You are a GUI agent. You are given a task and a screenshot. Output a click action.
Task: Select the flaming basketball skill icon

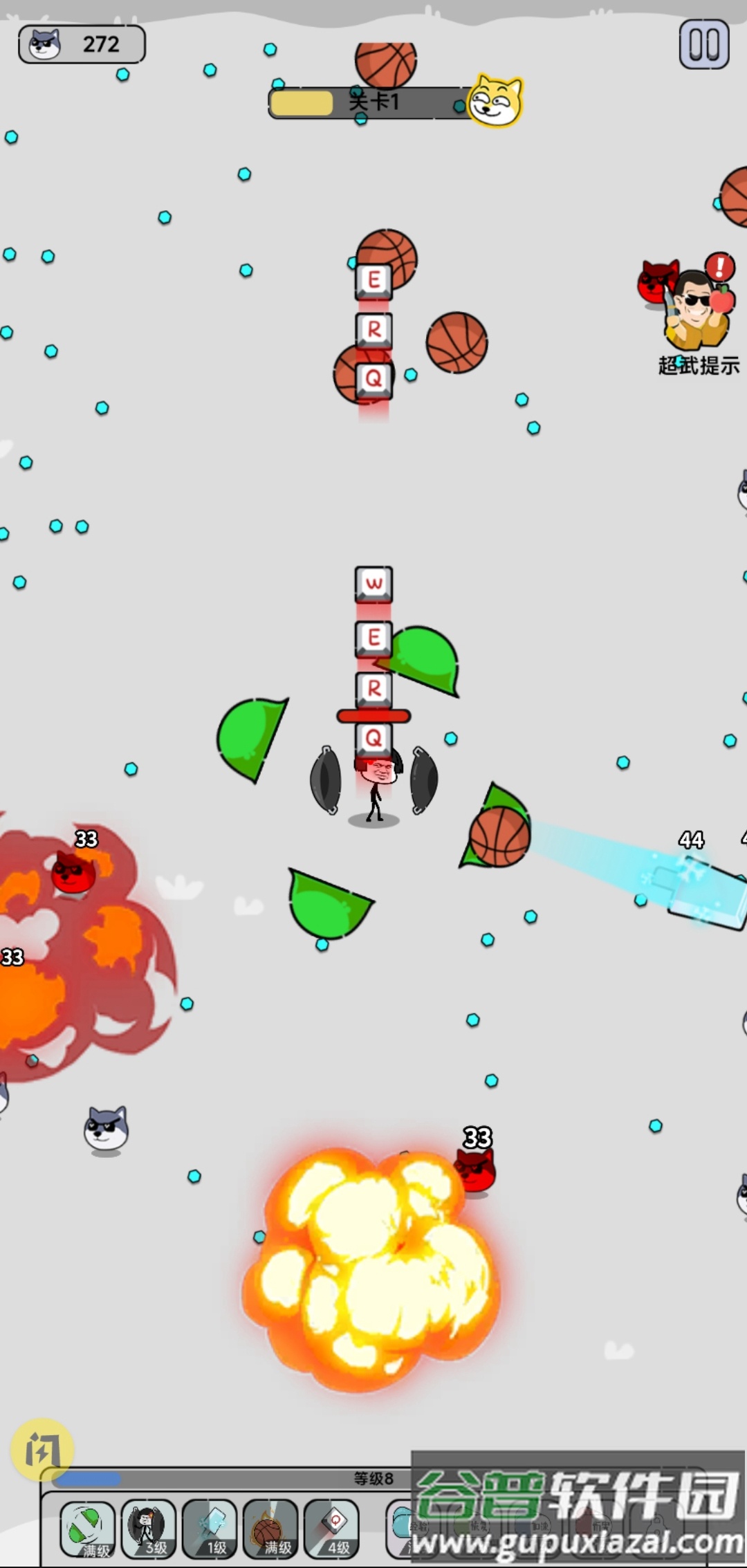point(270,1527)
